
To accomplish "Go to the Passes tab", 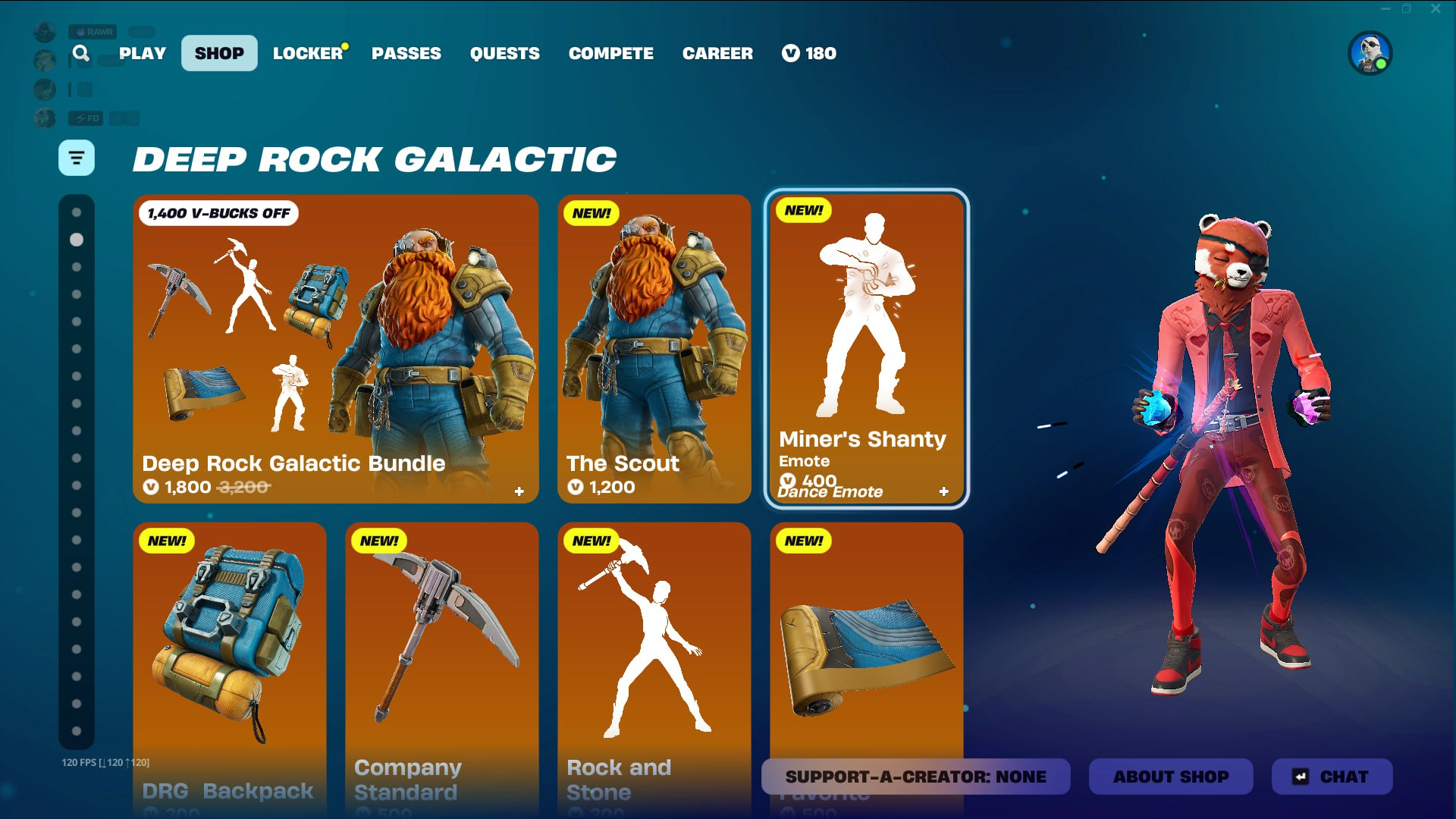I will (x=406, y=53).
